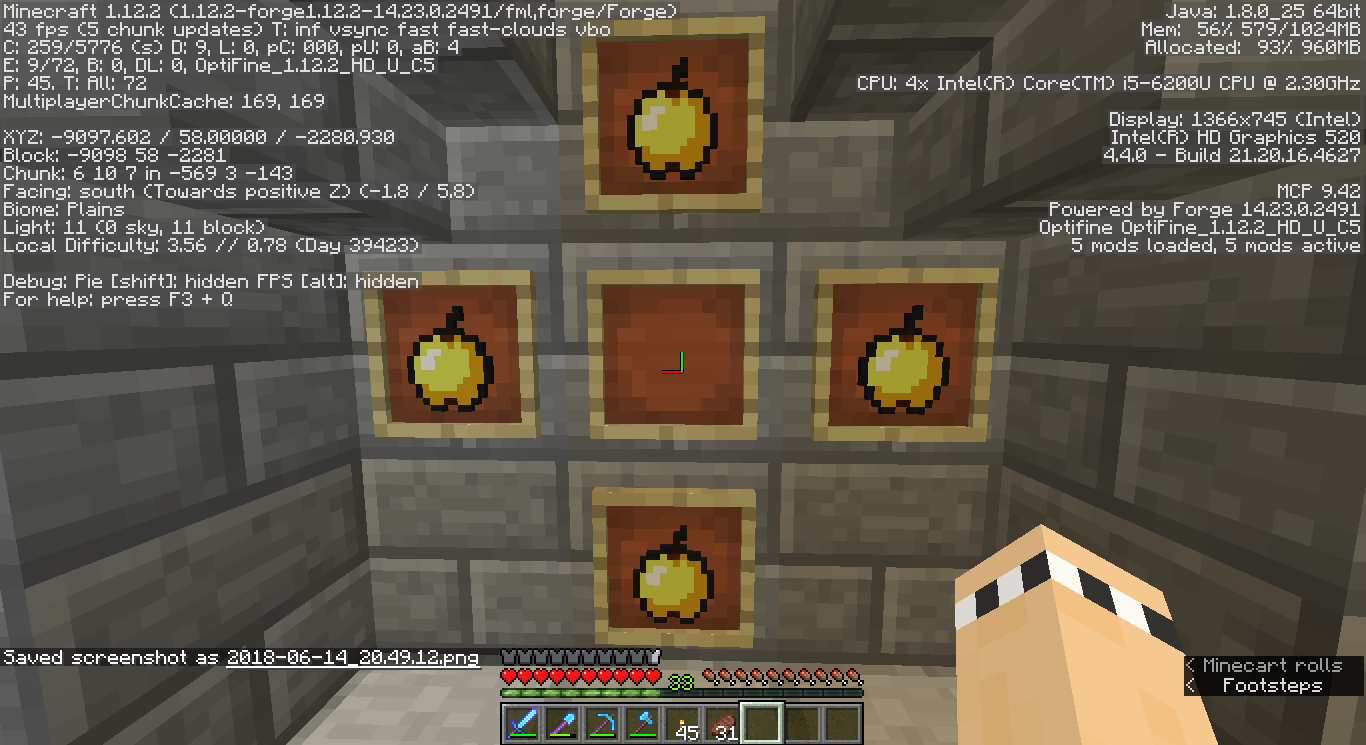Open the saved screenshot file link
The width and height of the screenshot is (1366, 745).
[353, 658]
